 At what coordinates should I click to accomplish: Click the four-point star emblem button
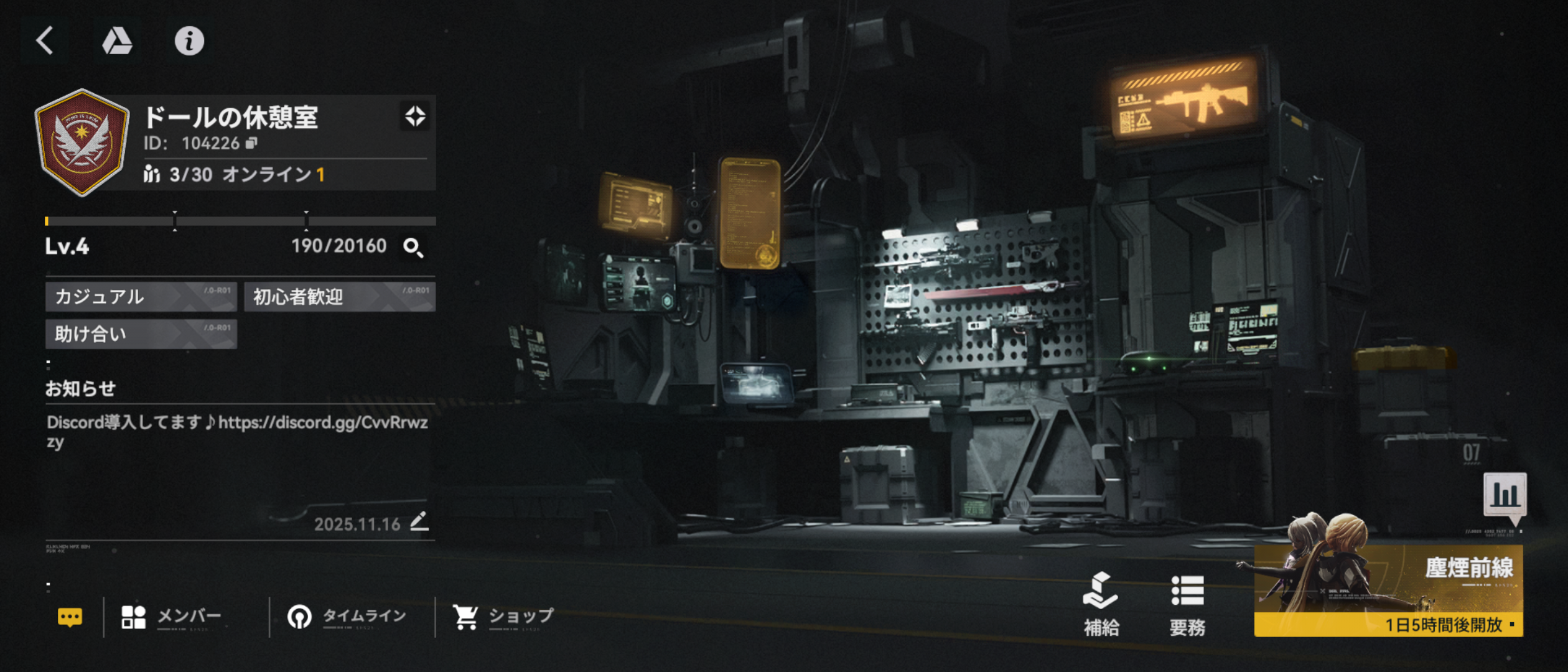point(415,116)
